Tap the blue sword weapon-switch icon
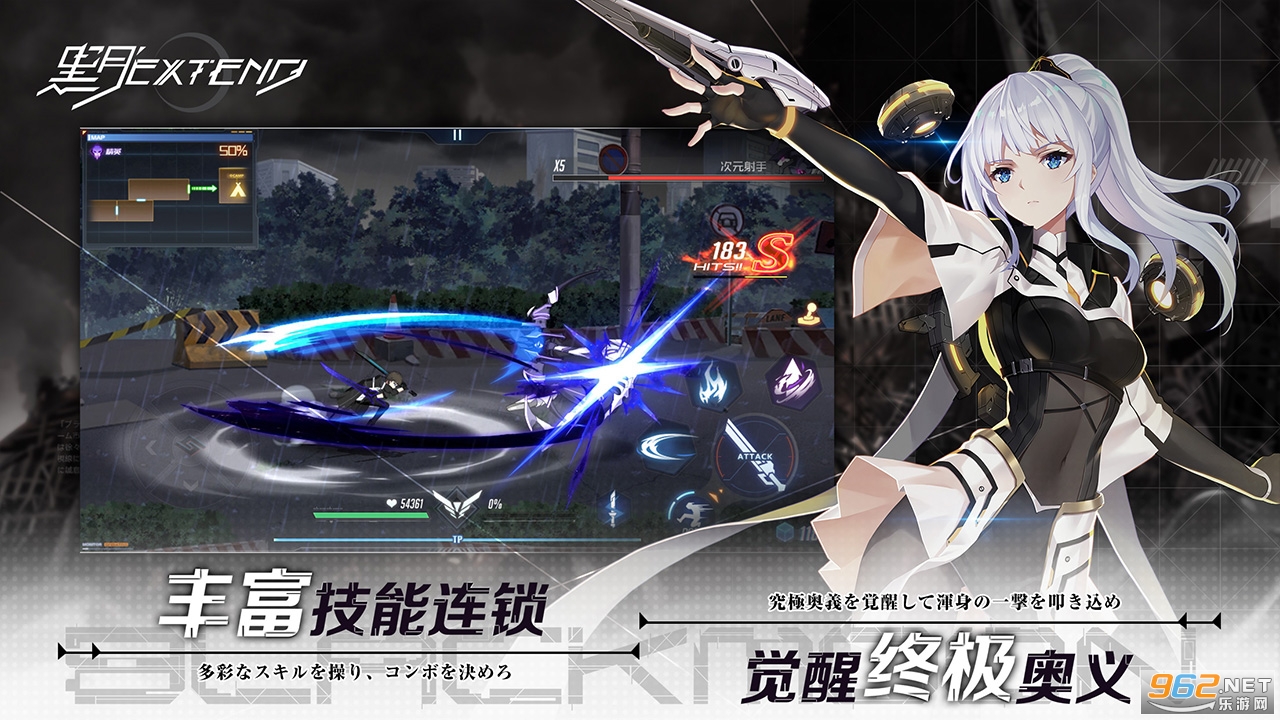 click(612, 509)
